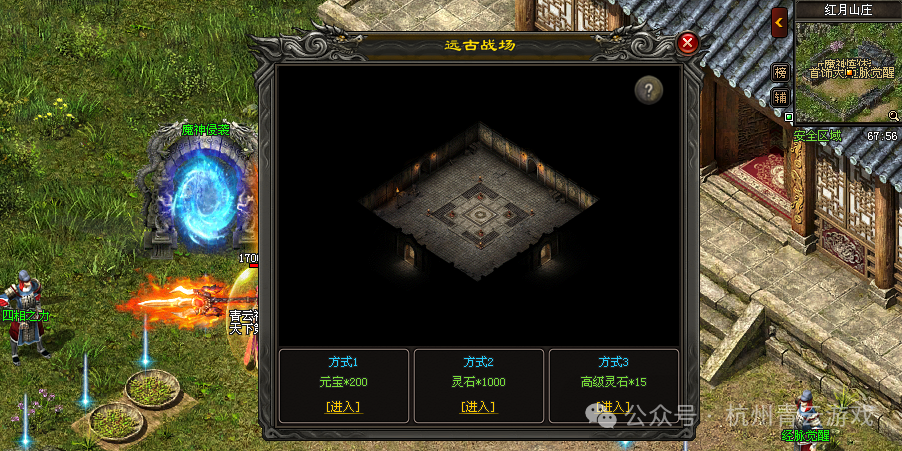Enter via 方式3 for 15 高级灵石
The width and height of the screenshot is (902, 451).
point(613,406)
